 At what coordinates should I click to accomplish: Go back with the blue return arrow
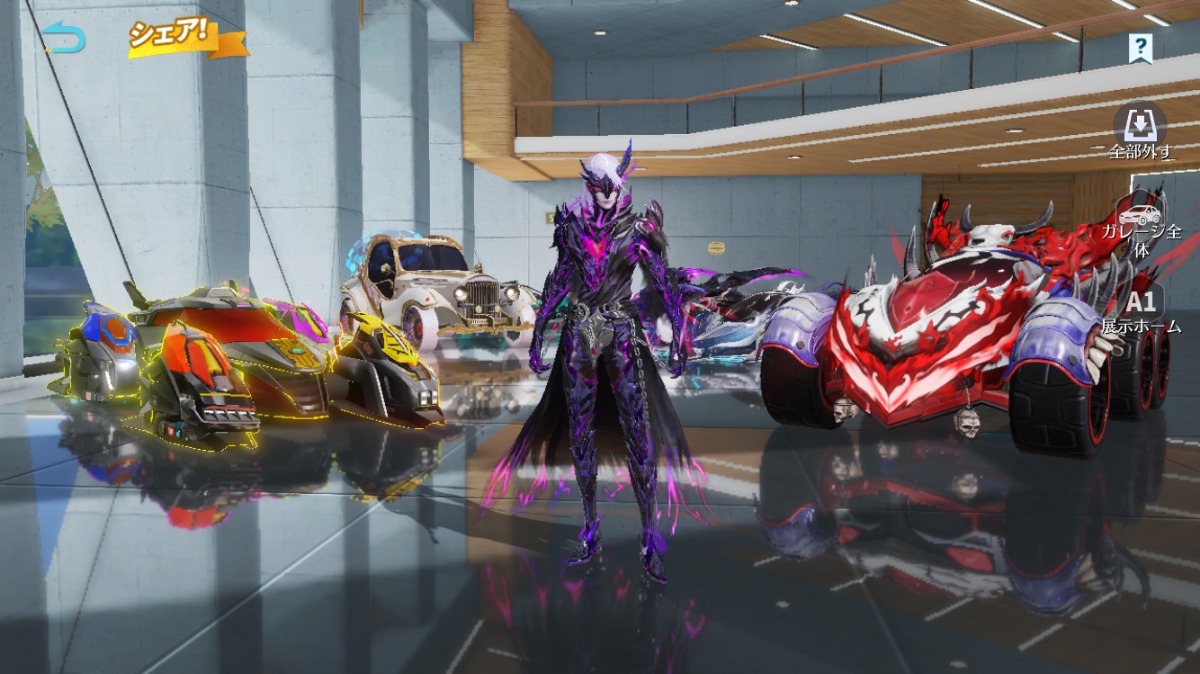pyautogui.click(x=64, y=39)
